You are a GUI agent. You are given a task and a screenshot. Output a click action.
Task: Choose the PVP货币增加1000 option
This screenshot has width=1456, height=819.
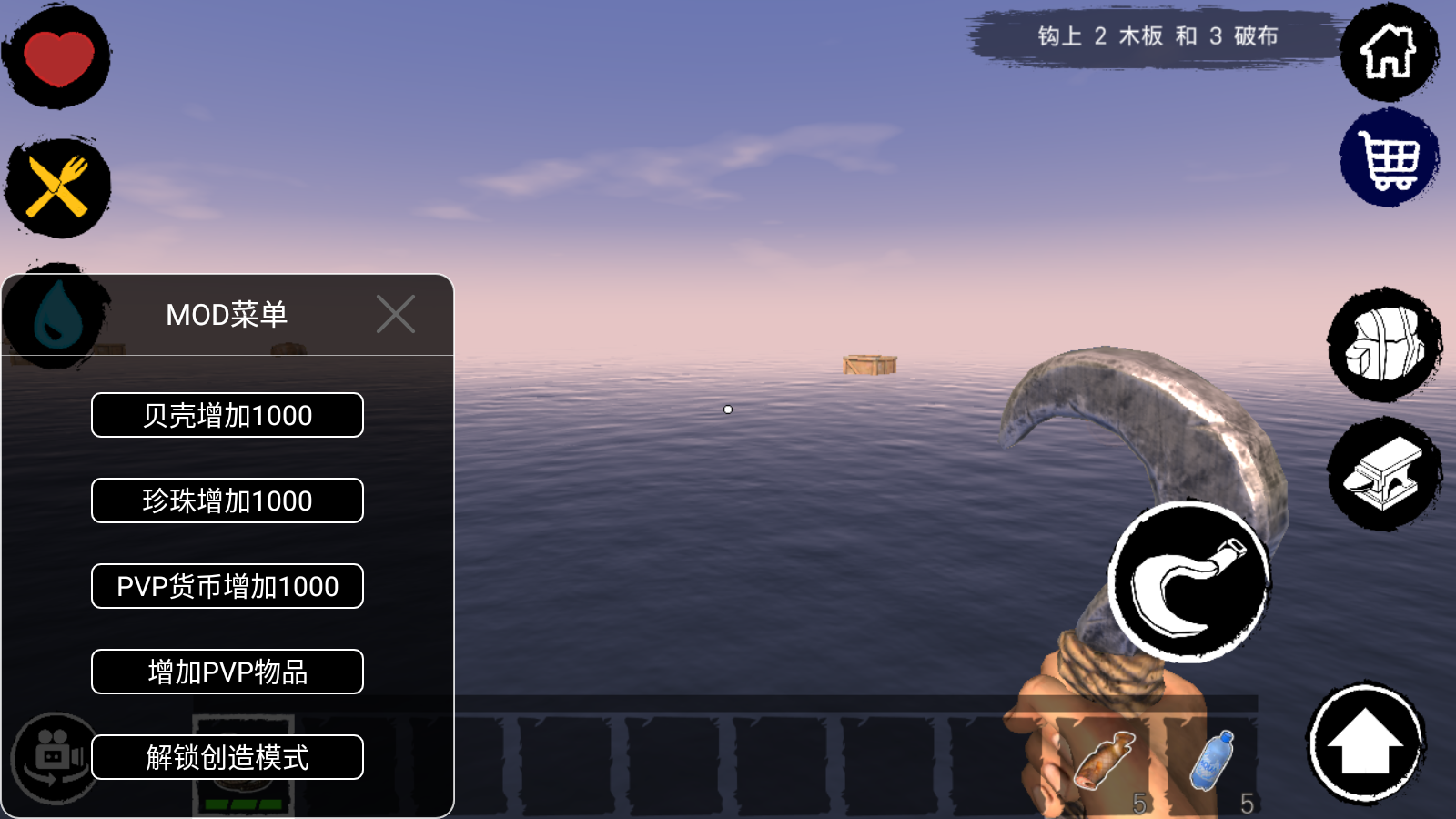227,586
